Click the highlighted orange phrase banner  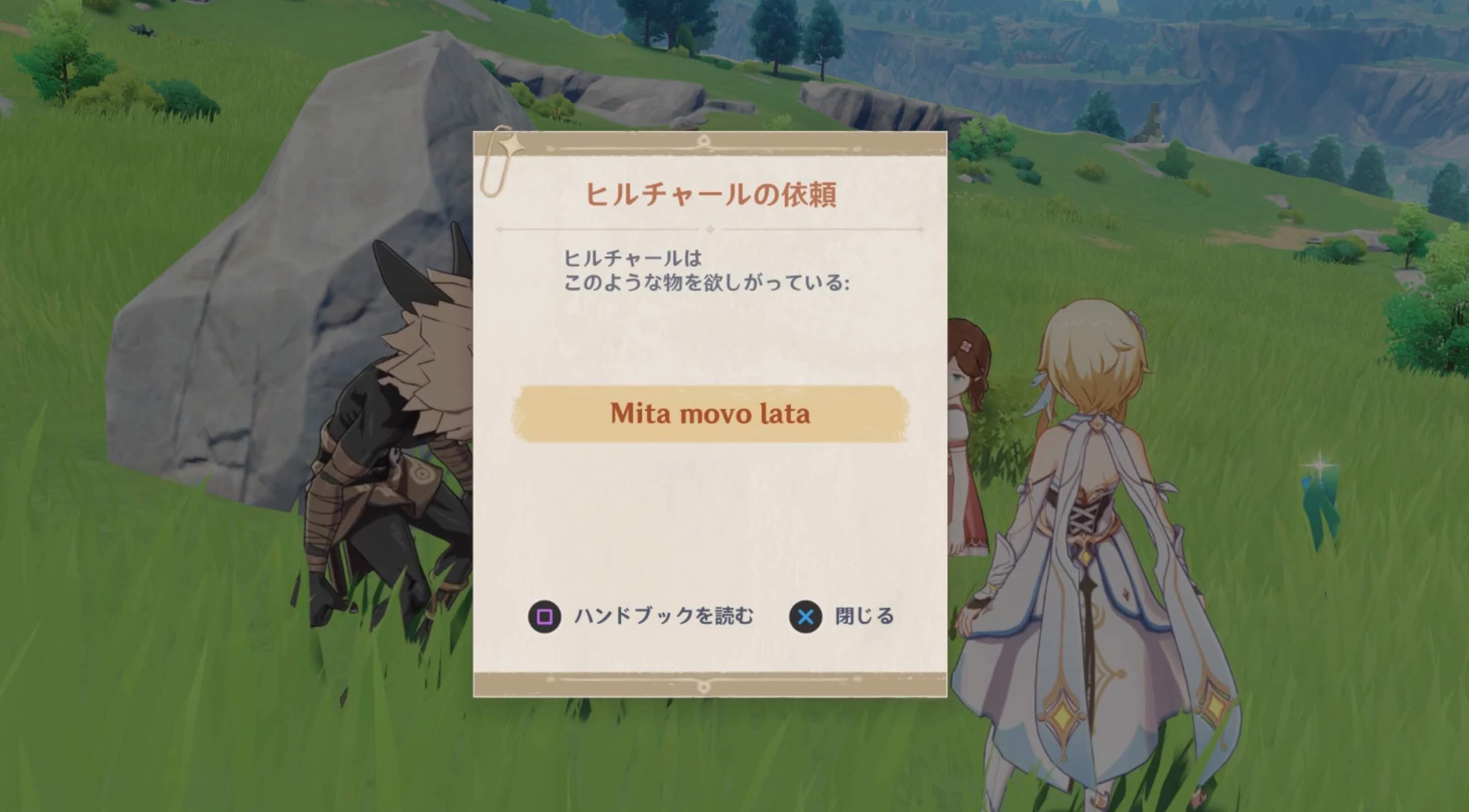[709, 415]
